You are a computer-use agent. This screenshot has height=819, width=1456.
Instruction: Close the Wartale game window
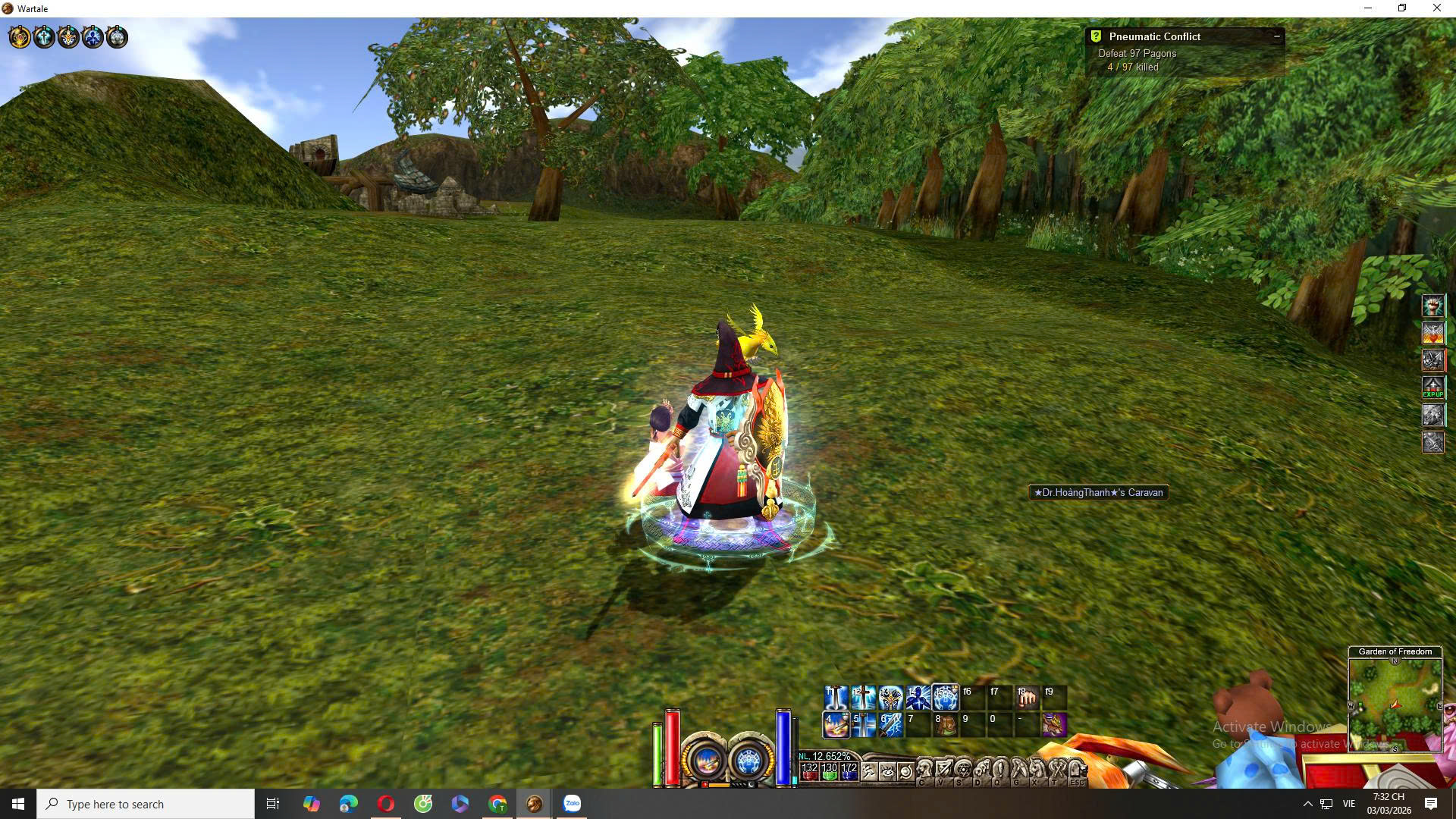(1436, 8)
